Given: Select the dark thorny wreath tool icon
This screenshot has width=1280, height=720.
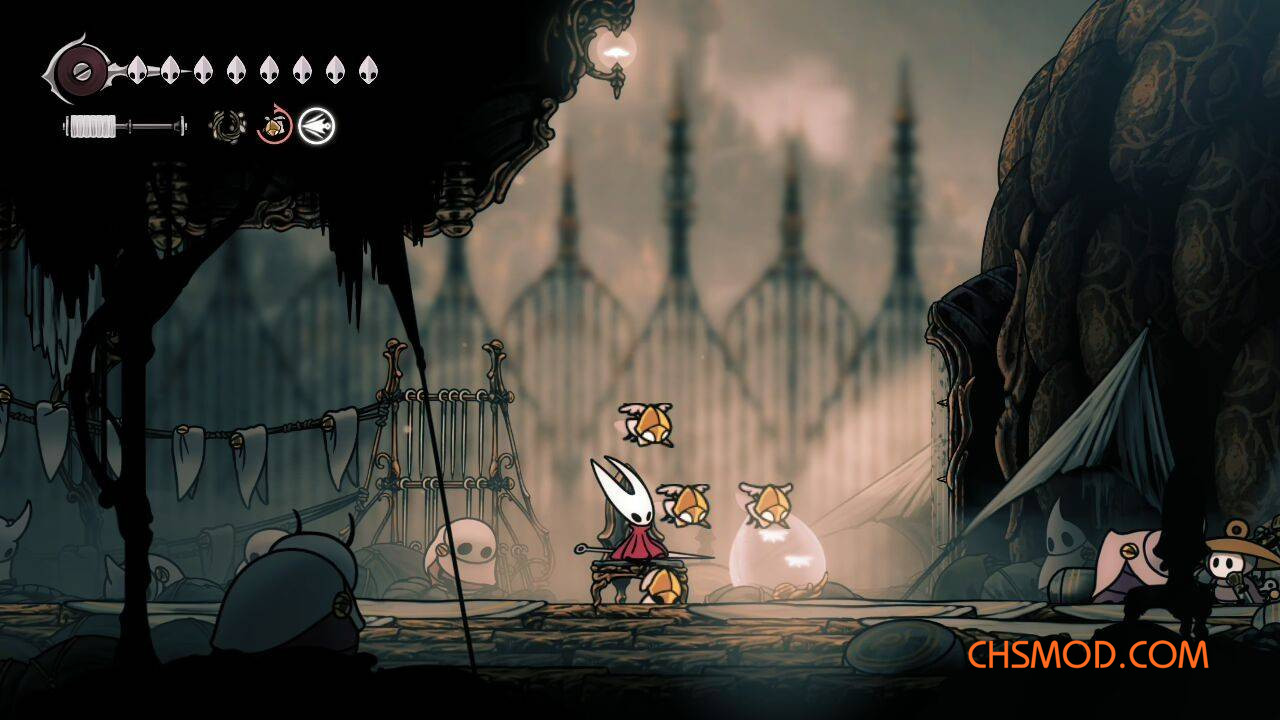Looking at the screenshot, I should 227,126.
